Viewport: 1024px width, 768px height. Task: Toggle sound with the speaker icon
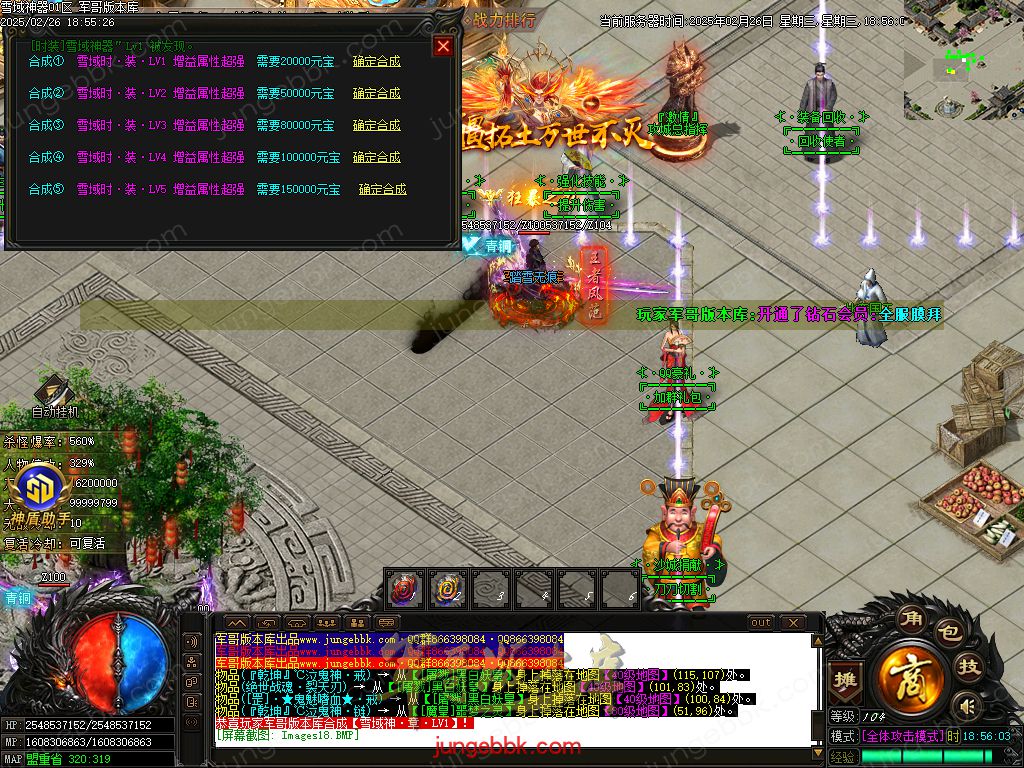click(965, 707)
